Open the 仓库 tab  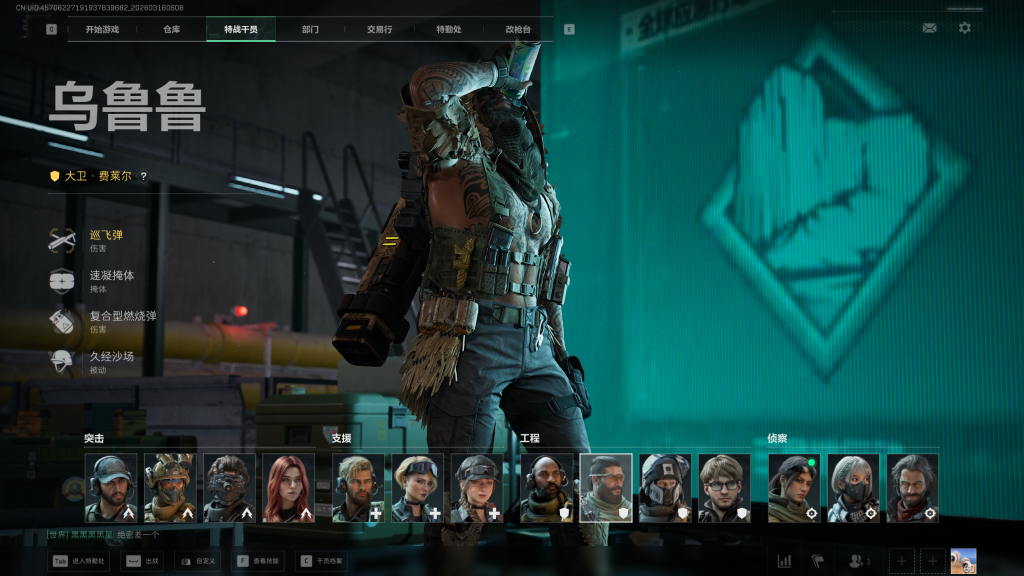point(172,29)
